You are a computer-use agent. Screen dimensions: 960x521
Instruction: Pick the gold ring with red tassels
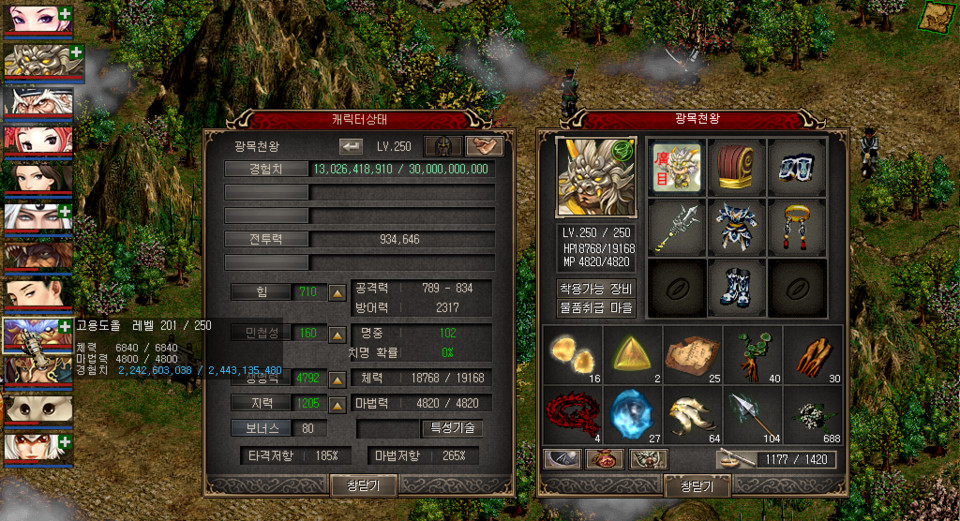(x=797, y=227)
